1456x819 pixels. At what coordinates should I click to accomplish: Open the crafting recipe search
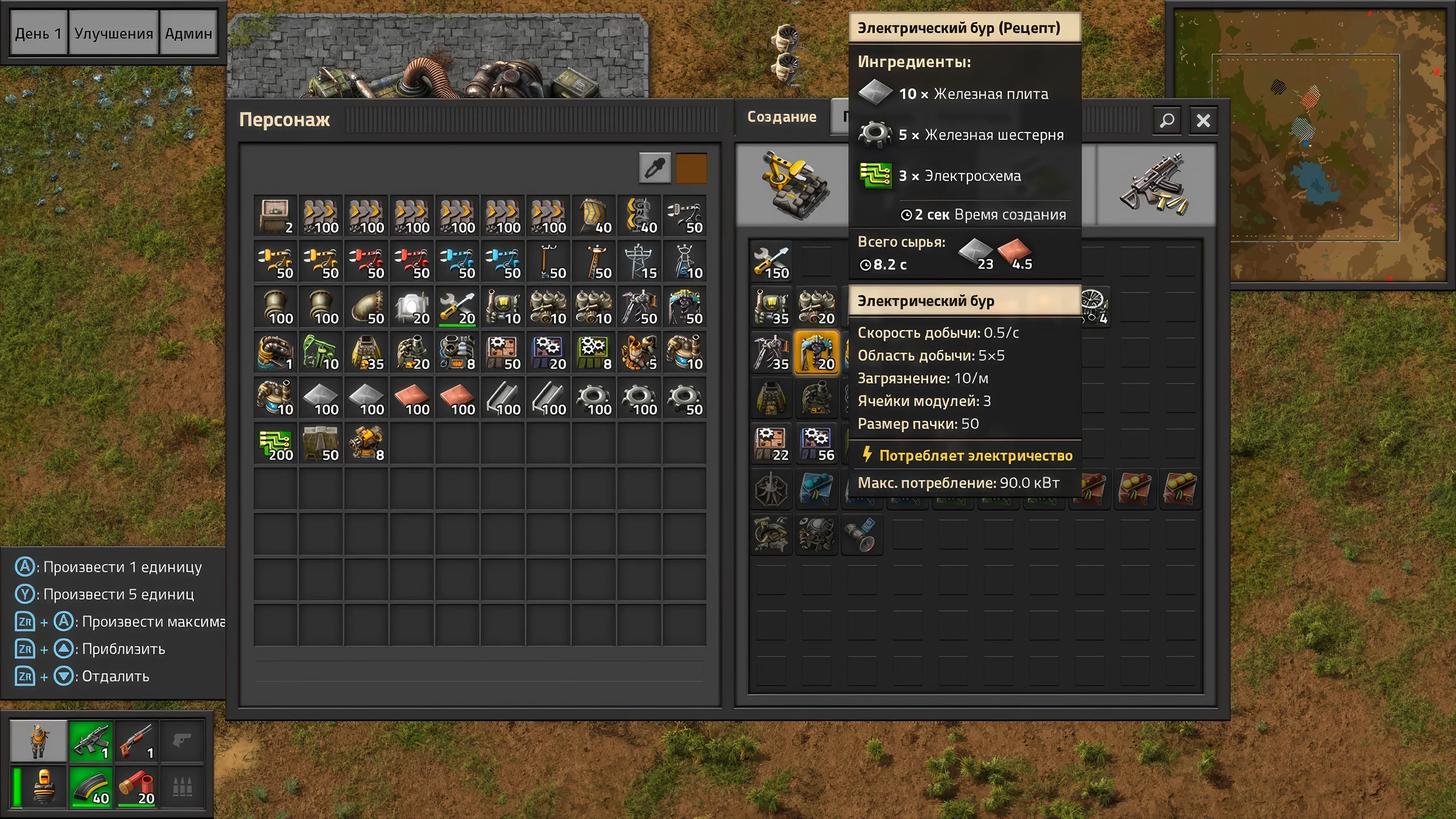[1167, 121]
